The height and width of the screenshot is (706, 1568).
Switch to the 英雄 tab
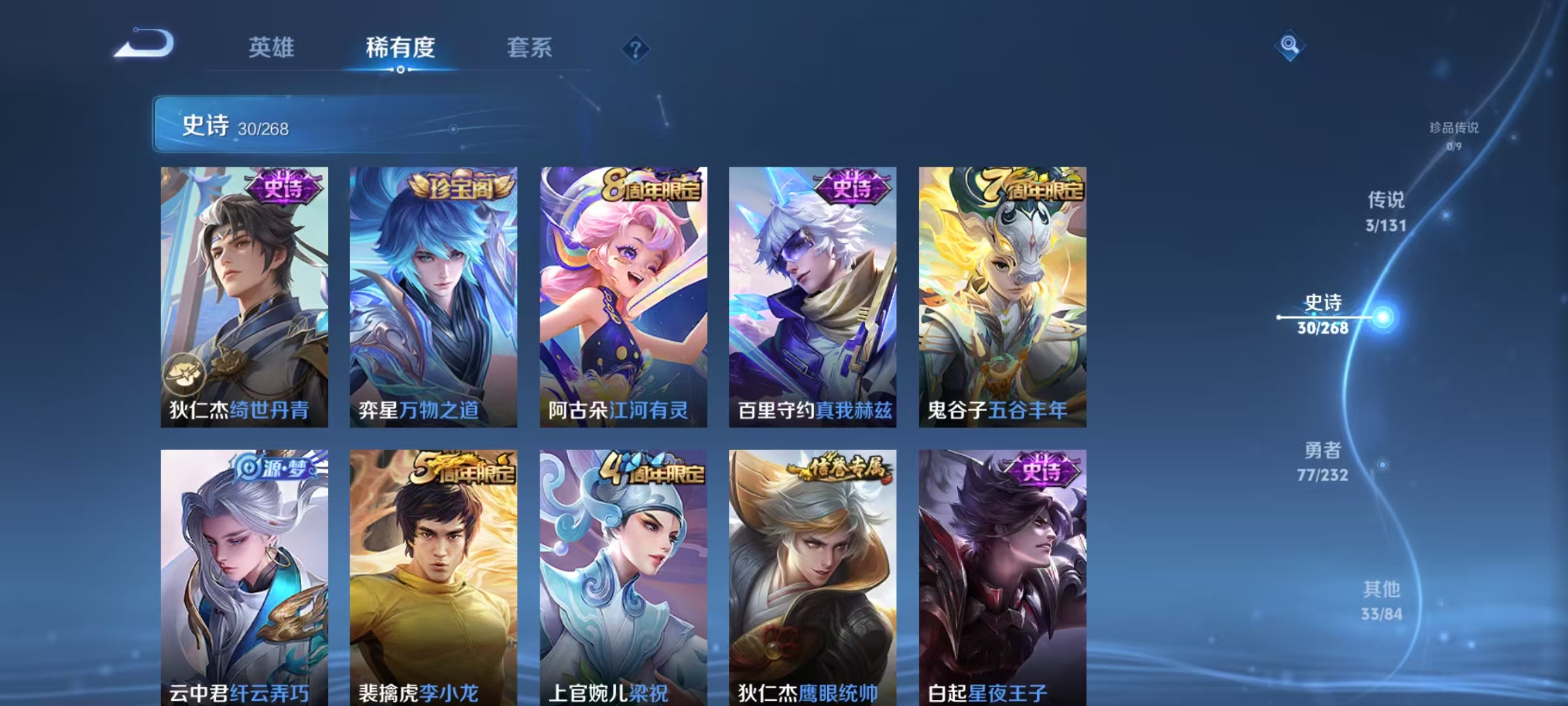pyautogui.click(x=270, y=47)
